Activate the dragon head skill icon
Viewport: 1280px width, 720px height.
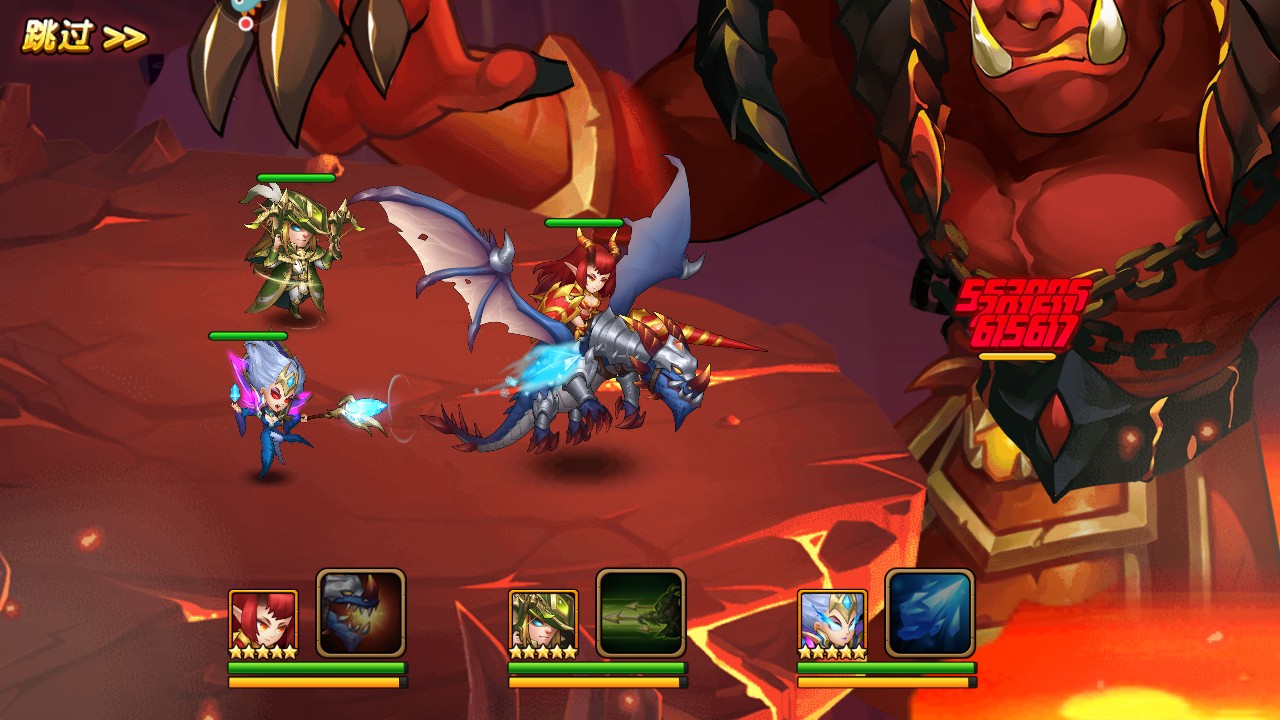click(x=361, y=612)
